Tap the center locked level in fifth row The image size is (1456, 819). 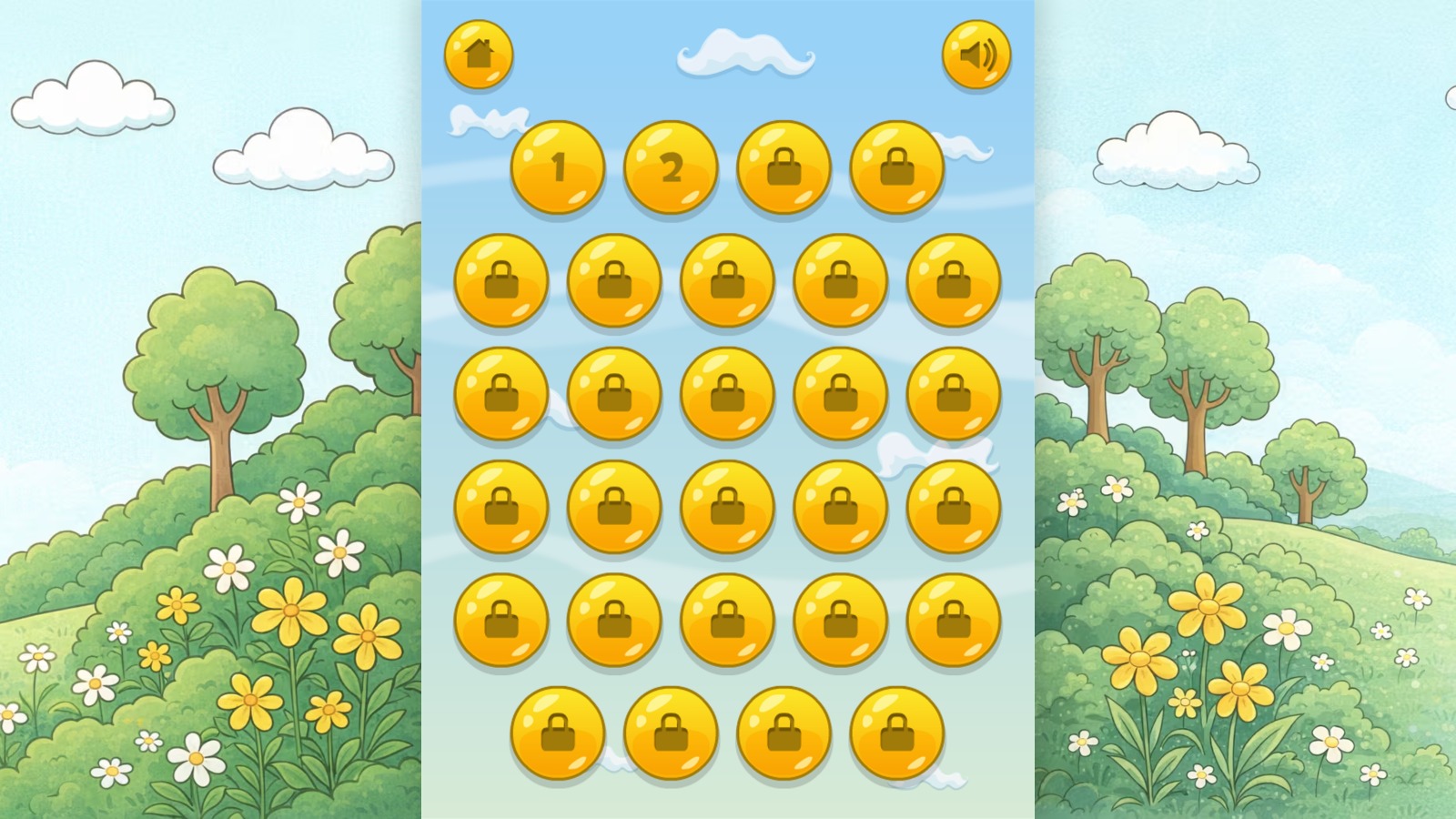pyautogui.click(x=727, y=621)
